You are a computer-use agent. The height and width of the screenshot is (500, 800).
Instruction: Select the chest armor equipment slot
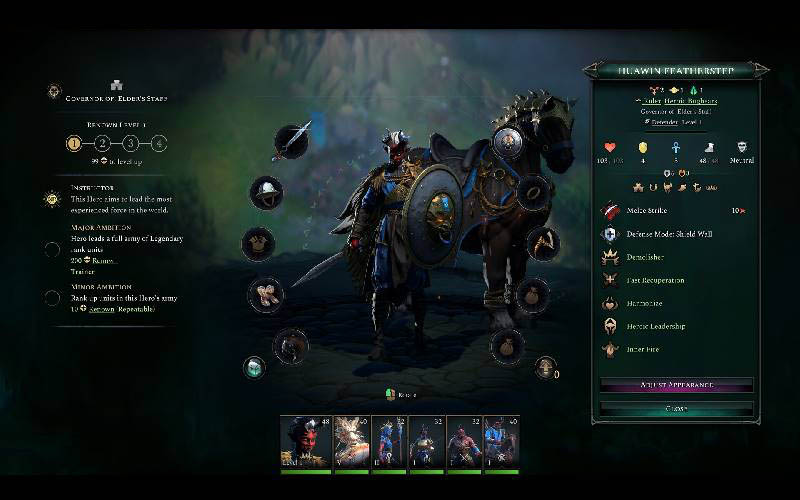click(258, 243)
